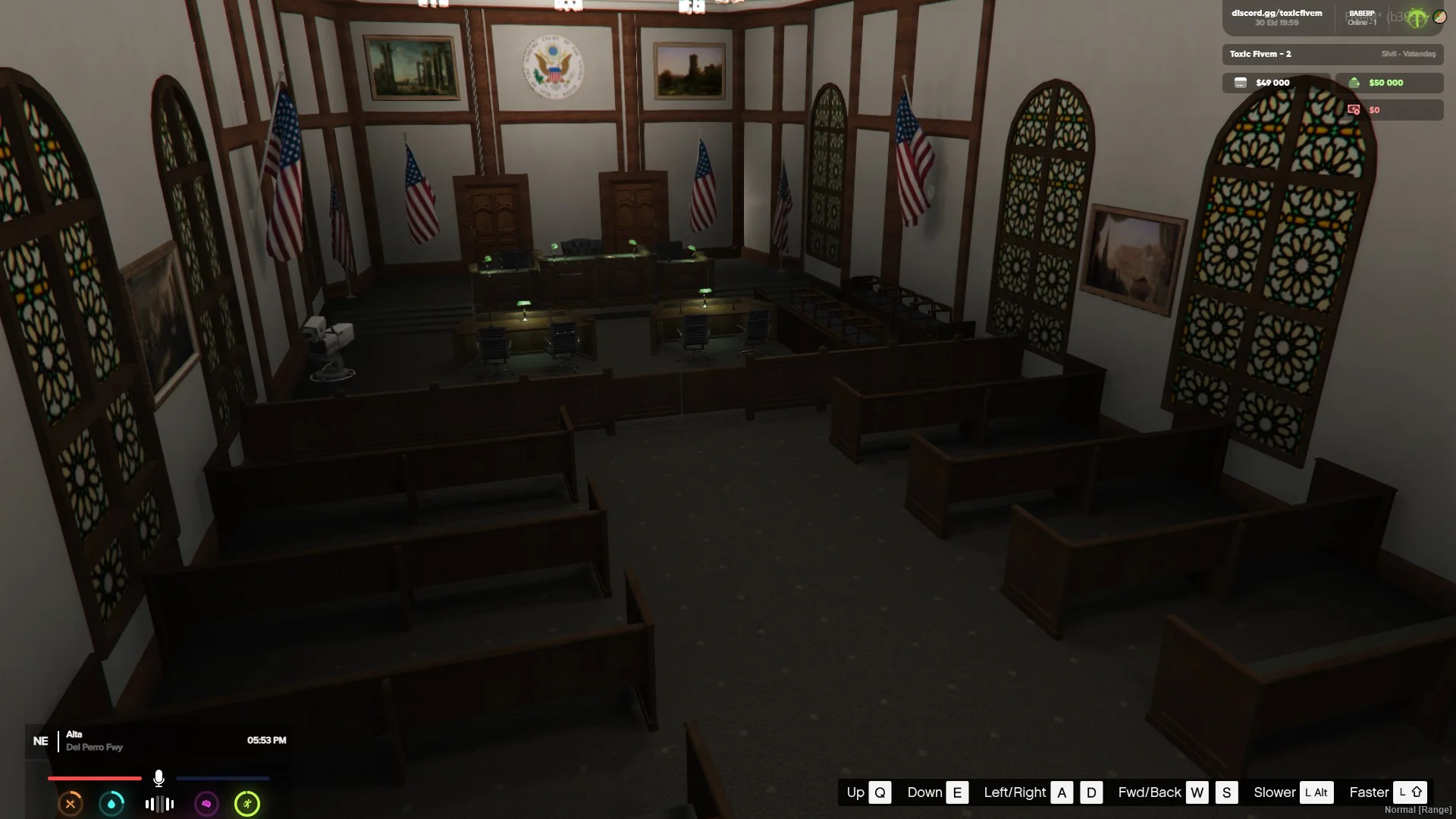Click the green running stamina icon
The height and width of the screenshot is (819, 1456).
[x=247, y=804]
